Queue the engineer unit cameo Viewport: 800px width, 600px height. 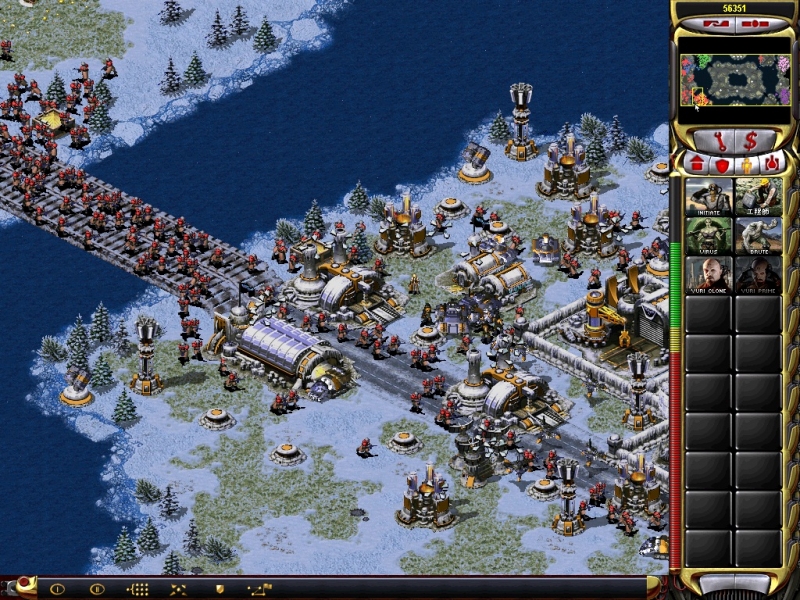pyautogui.click(x=757, y=197)
